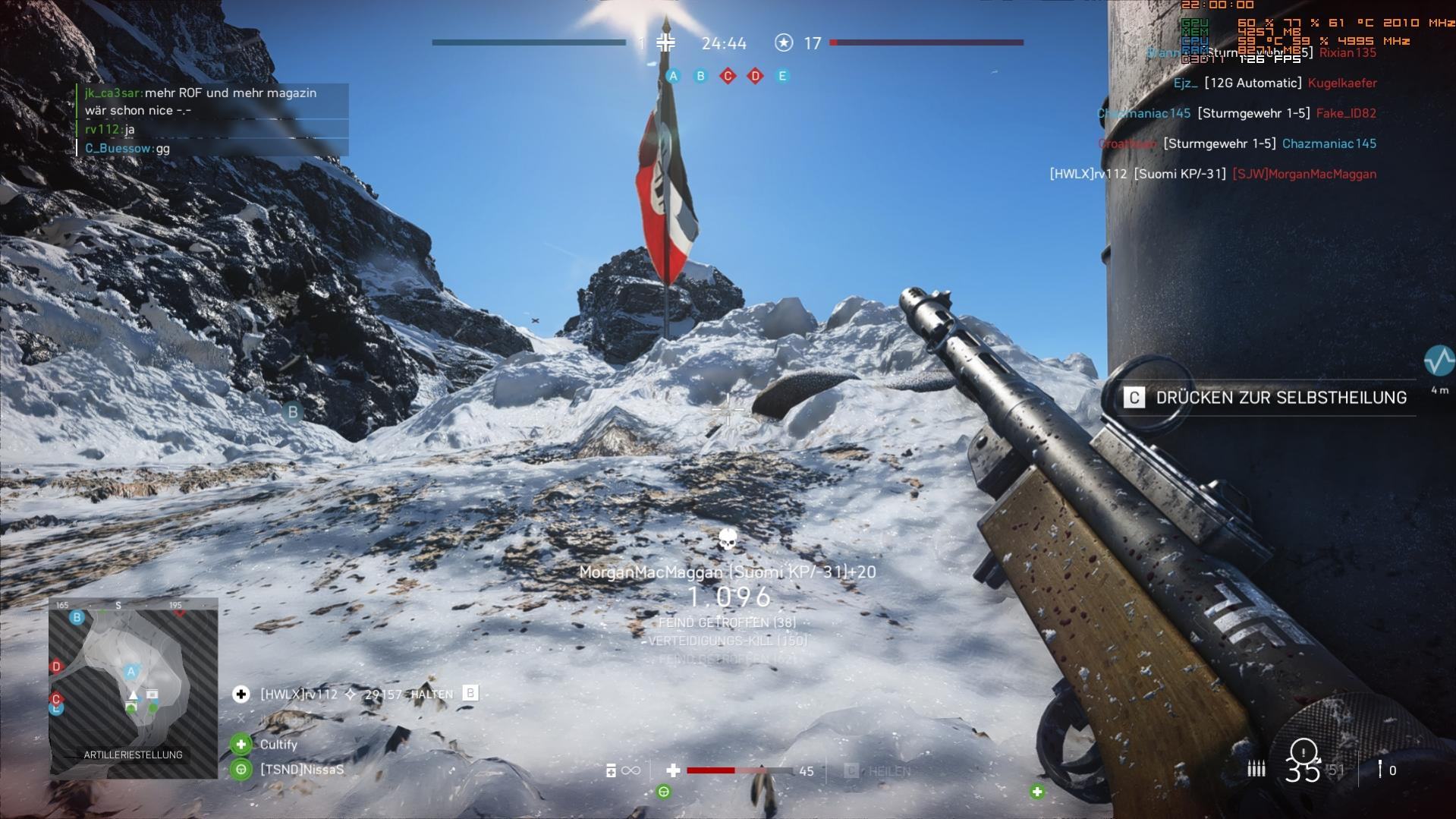Select objective A flag indicator in top bar
This screenshot has height=819, width=1456.
[x=673, y=76]
